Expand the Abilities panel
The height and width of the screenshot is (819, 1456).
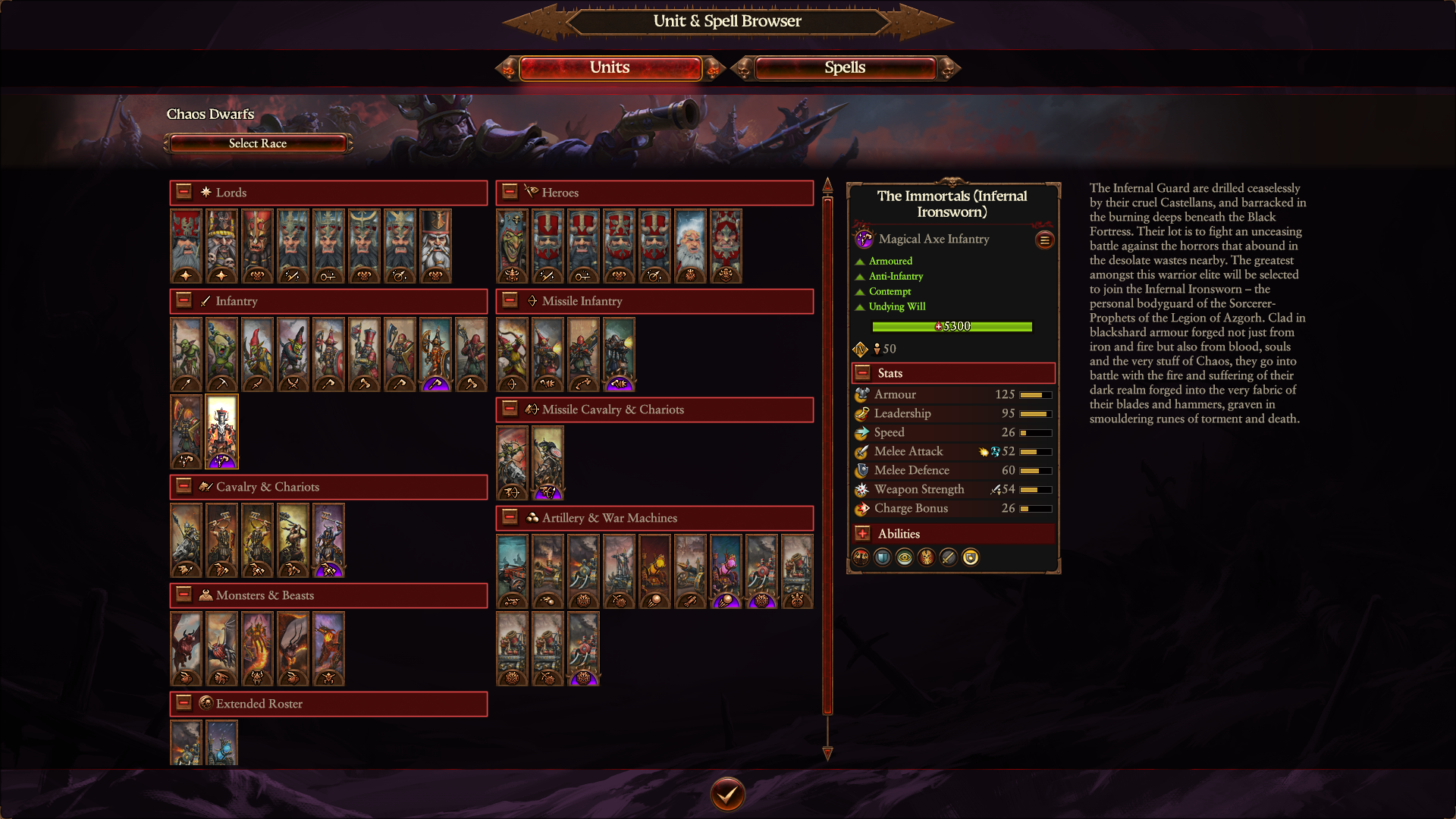[862, 533]
